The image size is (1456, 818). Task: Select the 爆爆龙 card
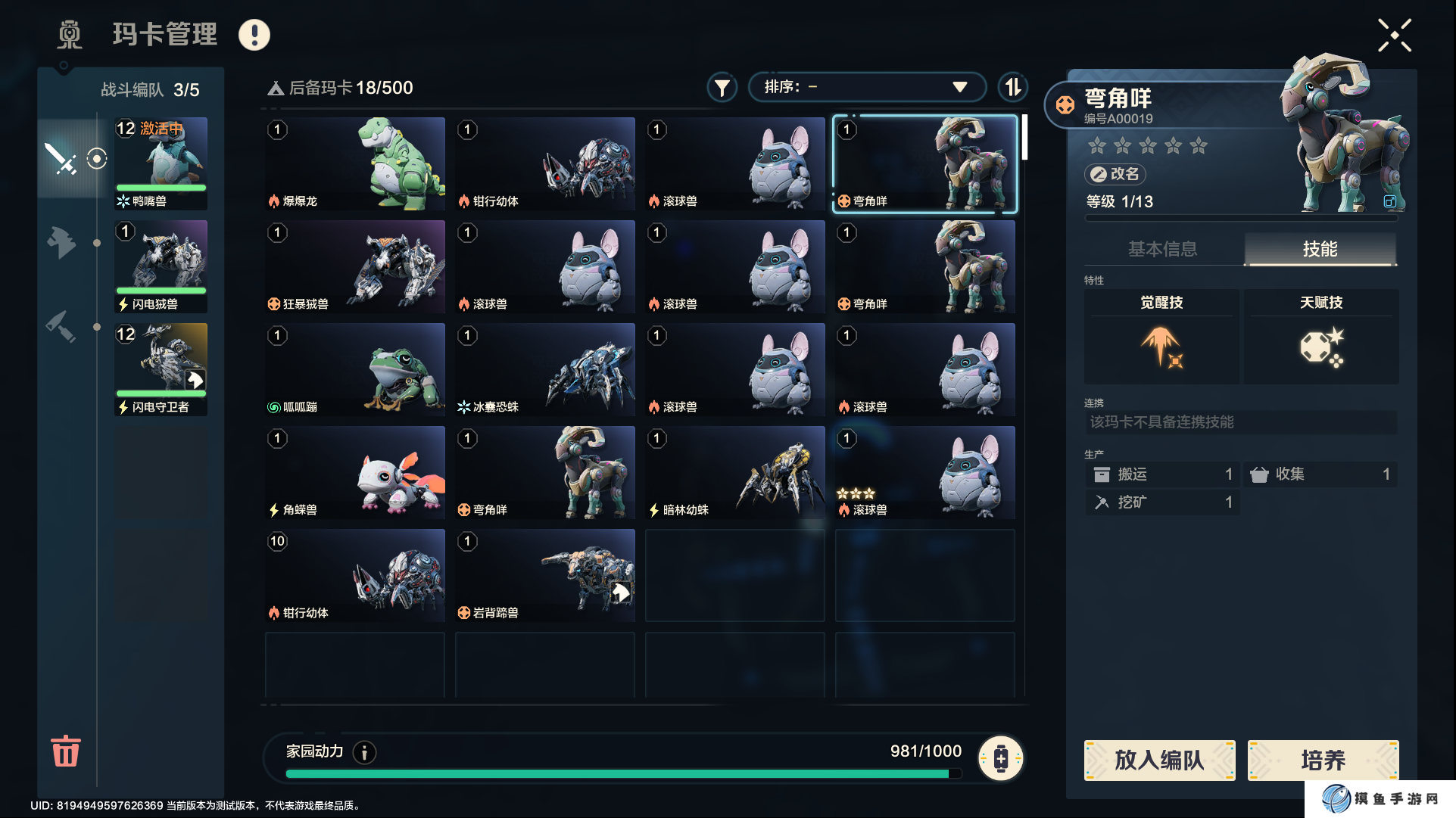355,163
